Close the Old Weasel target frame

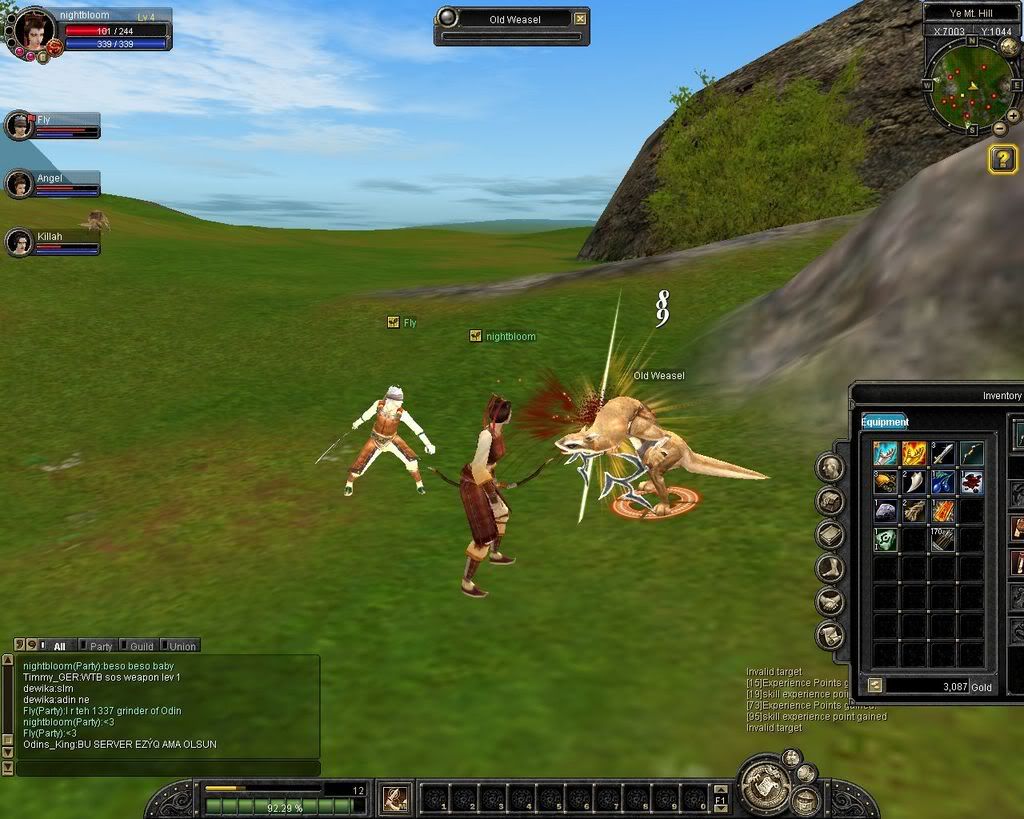tap(580, 19)
